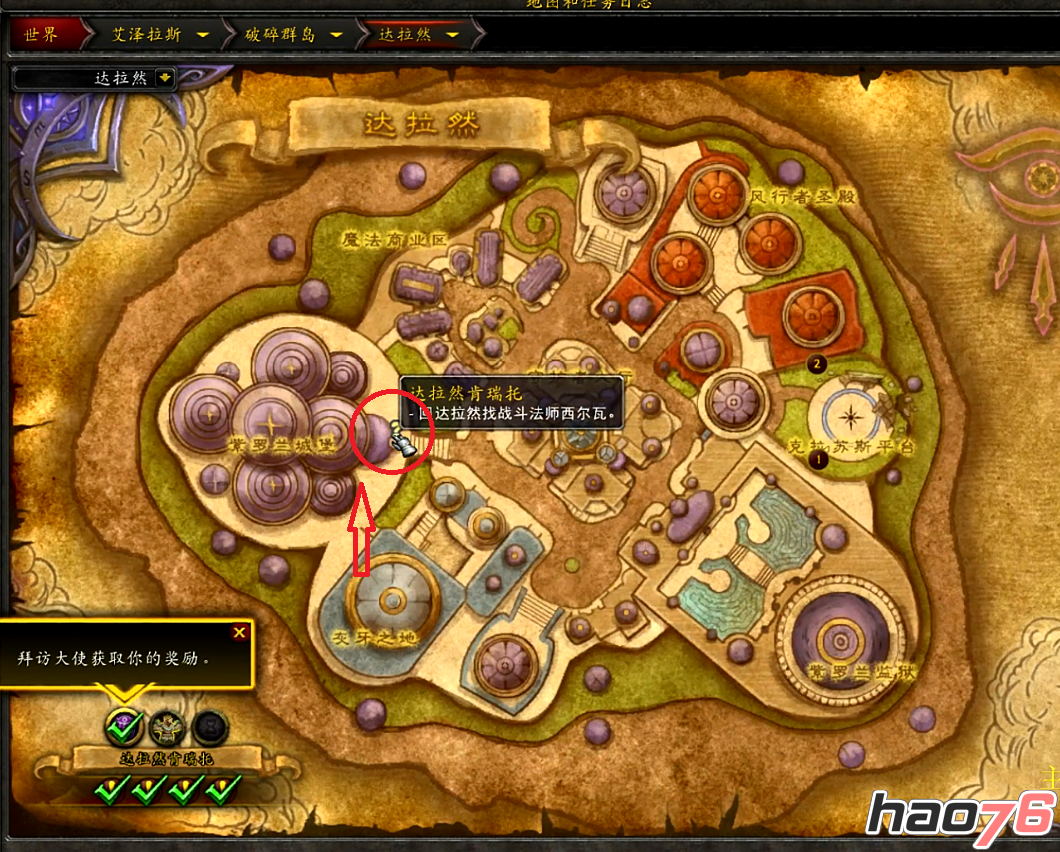Expand the 达拉然 floor selector dropdown arrow
1060x852 pixels.
tap(164, 77)
